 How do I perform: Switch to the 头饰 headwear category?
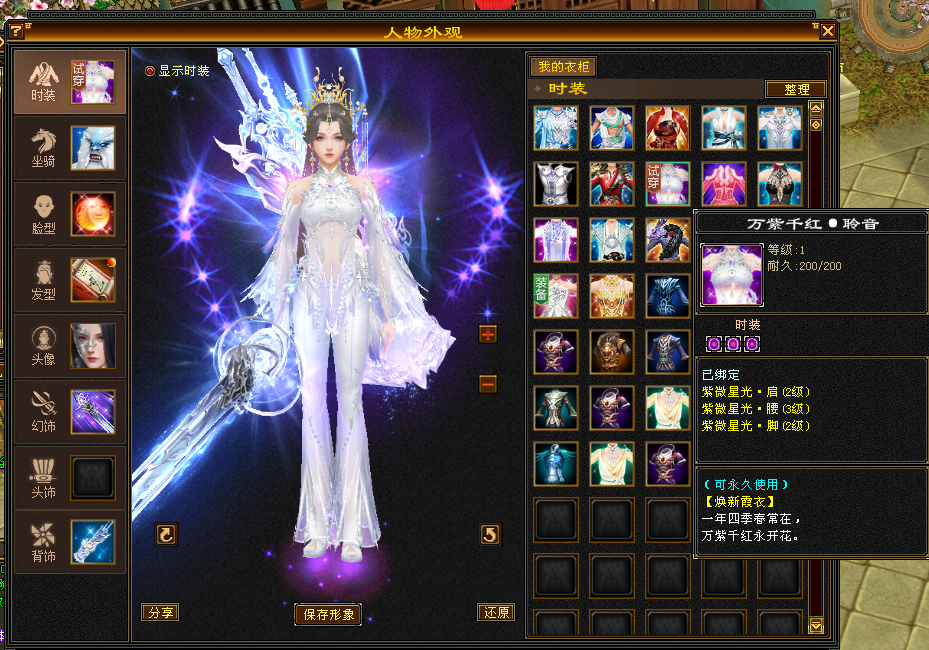coord(70,477)
